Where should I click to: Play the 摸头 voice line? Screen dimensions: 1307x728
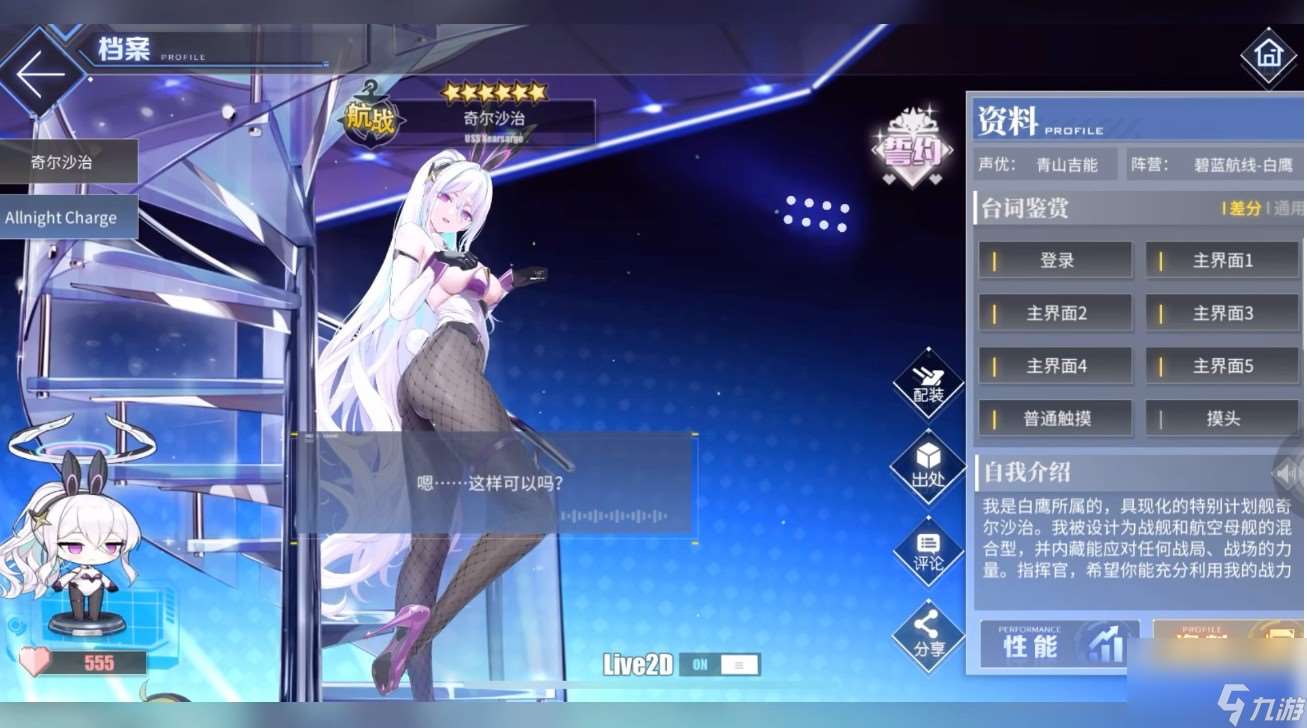pos(1222,419)
